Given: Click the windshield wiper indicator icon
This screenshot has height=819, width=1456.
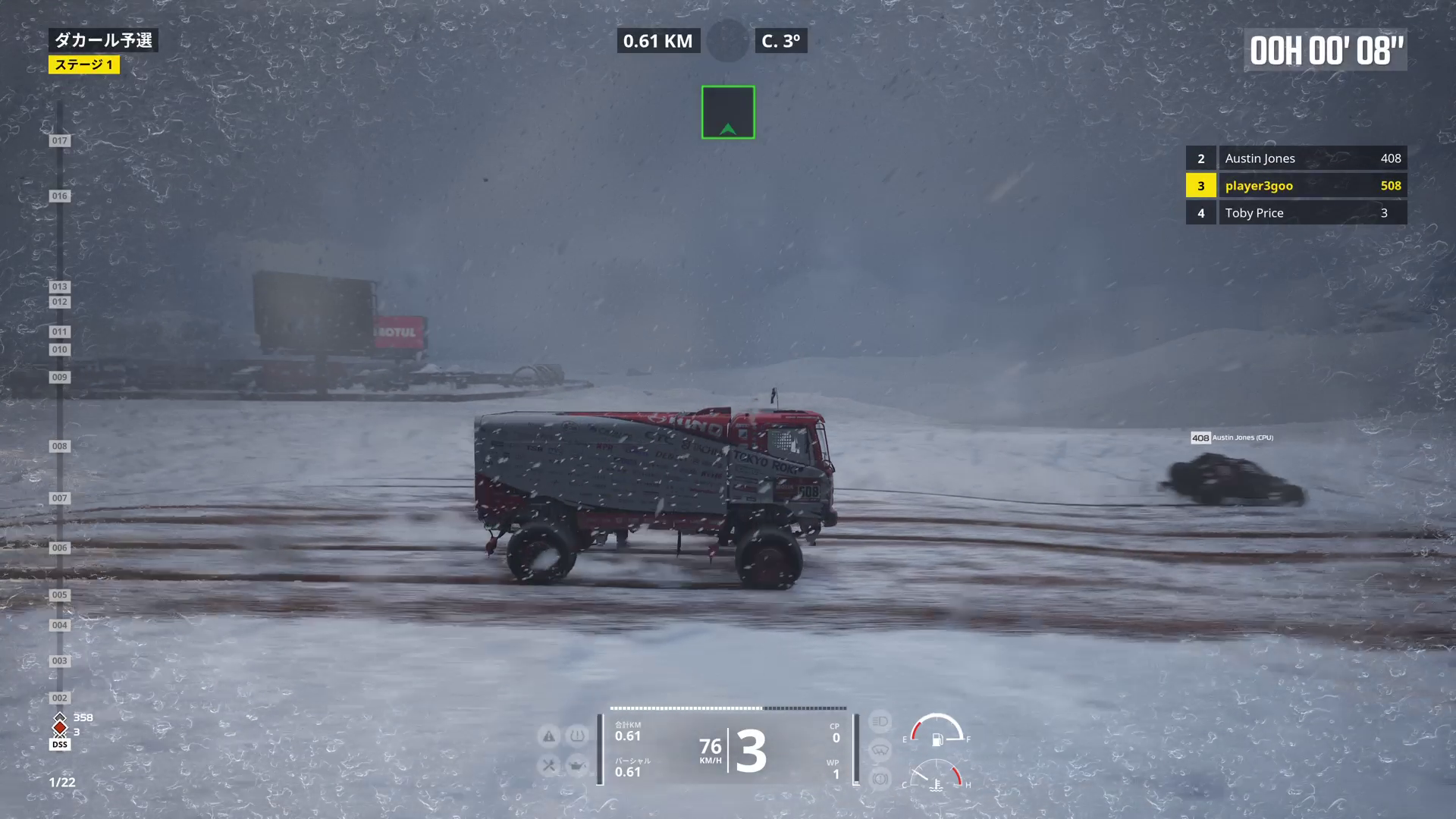Looking at the screenshot, I should 880,750.
